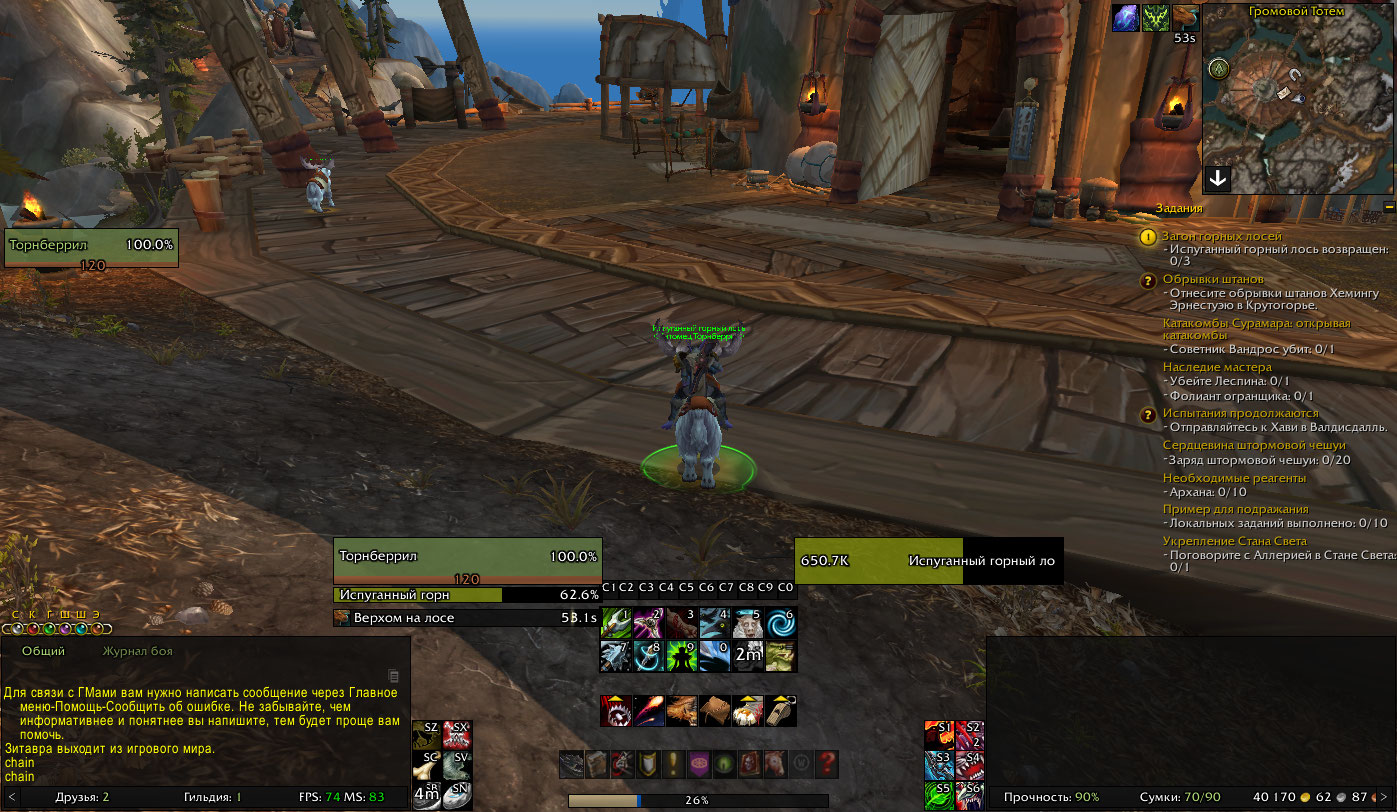1397x812 pixels.
Task: Open the Гильдия guild info text
Action: click(221, 797)
